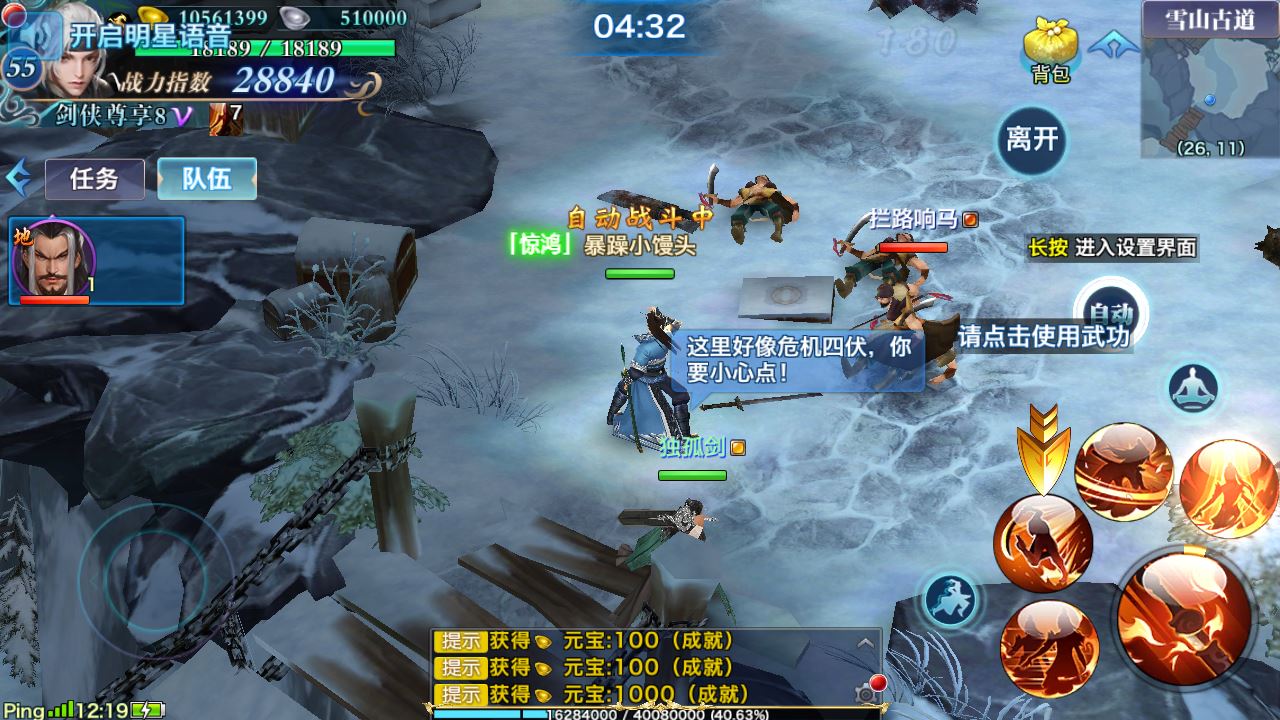Mount up with the horse rider icon

coord(950,600)
